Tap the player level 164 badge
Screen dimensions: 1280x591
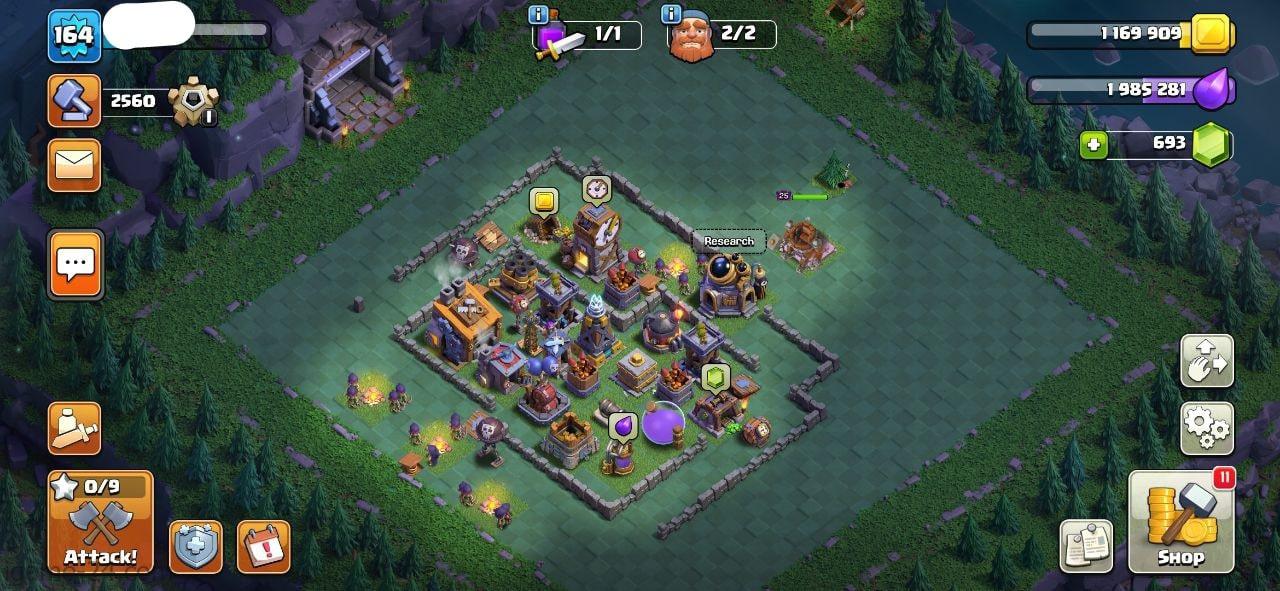point(74,36)
